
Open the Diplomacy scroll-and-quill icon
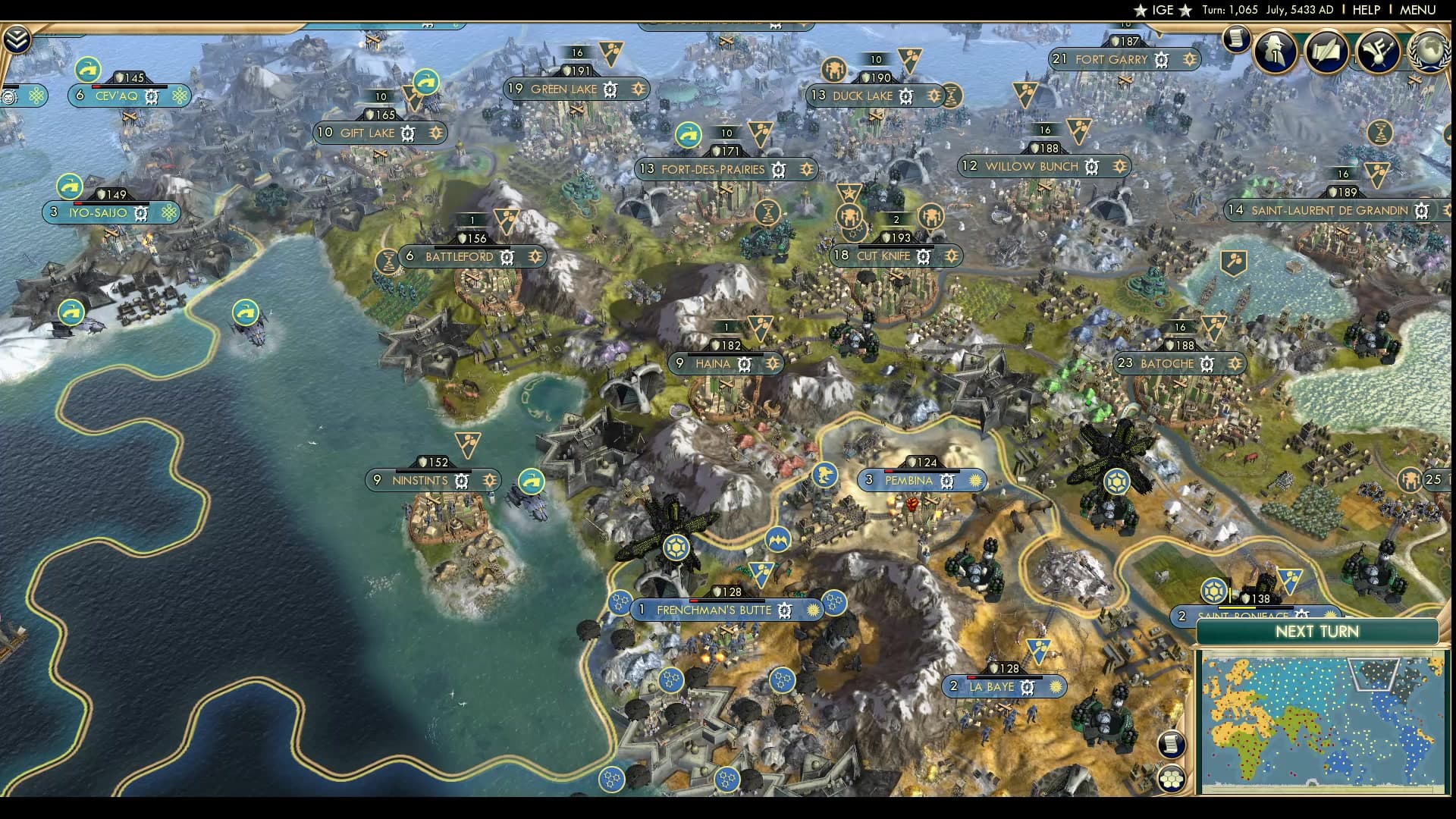click(1328, 52)
